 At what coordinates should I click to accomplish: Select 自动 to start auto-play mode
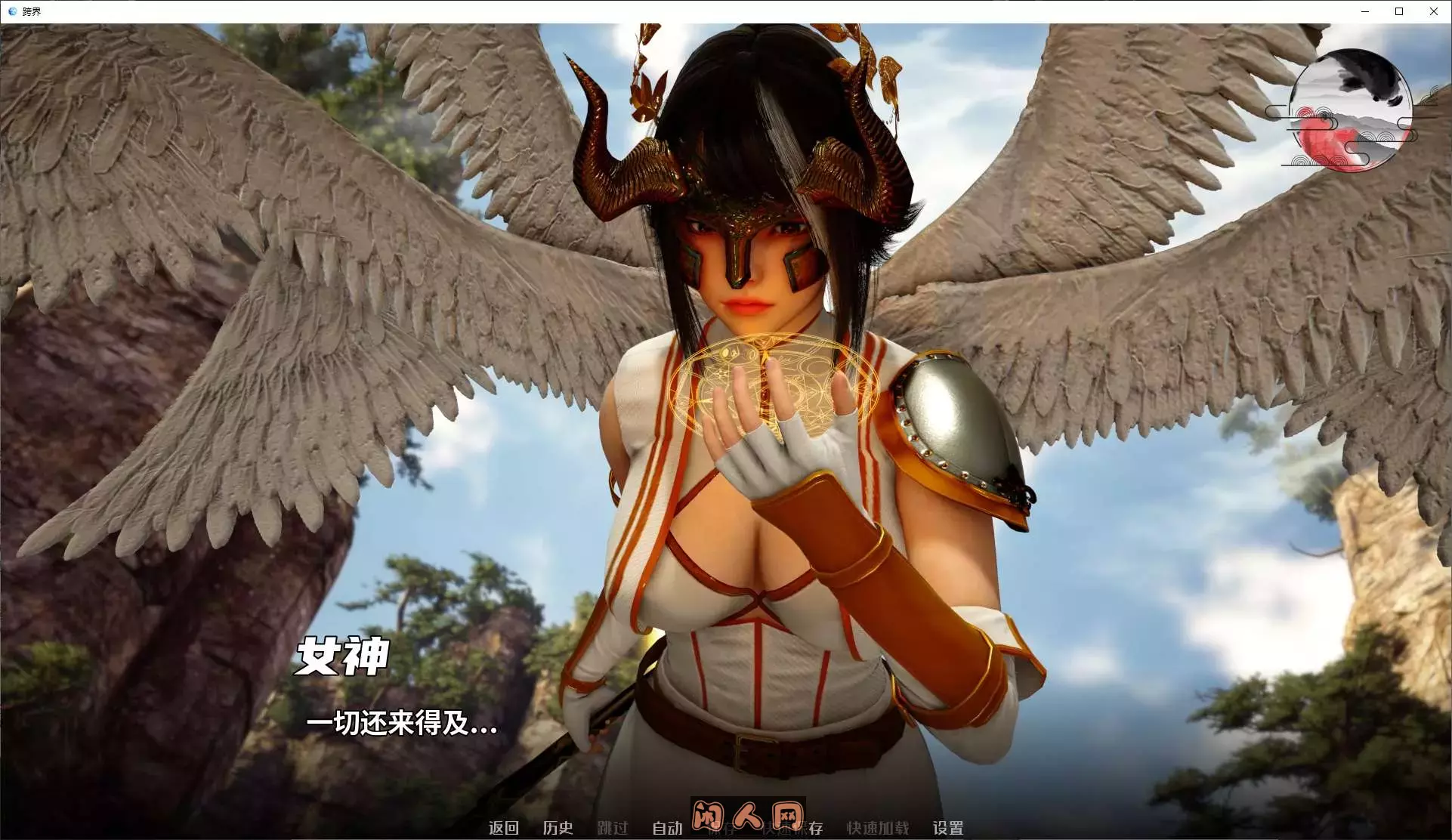click(x=667, y=828)
